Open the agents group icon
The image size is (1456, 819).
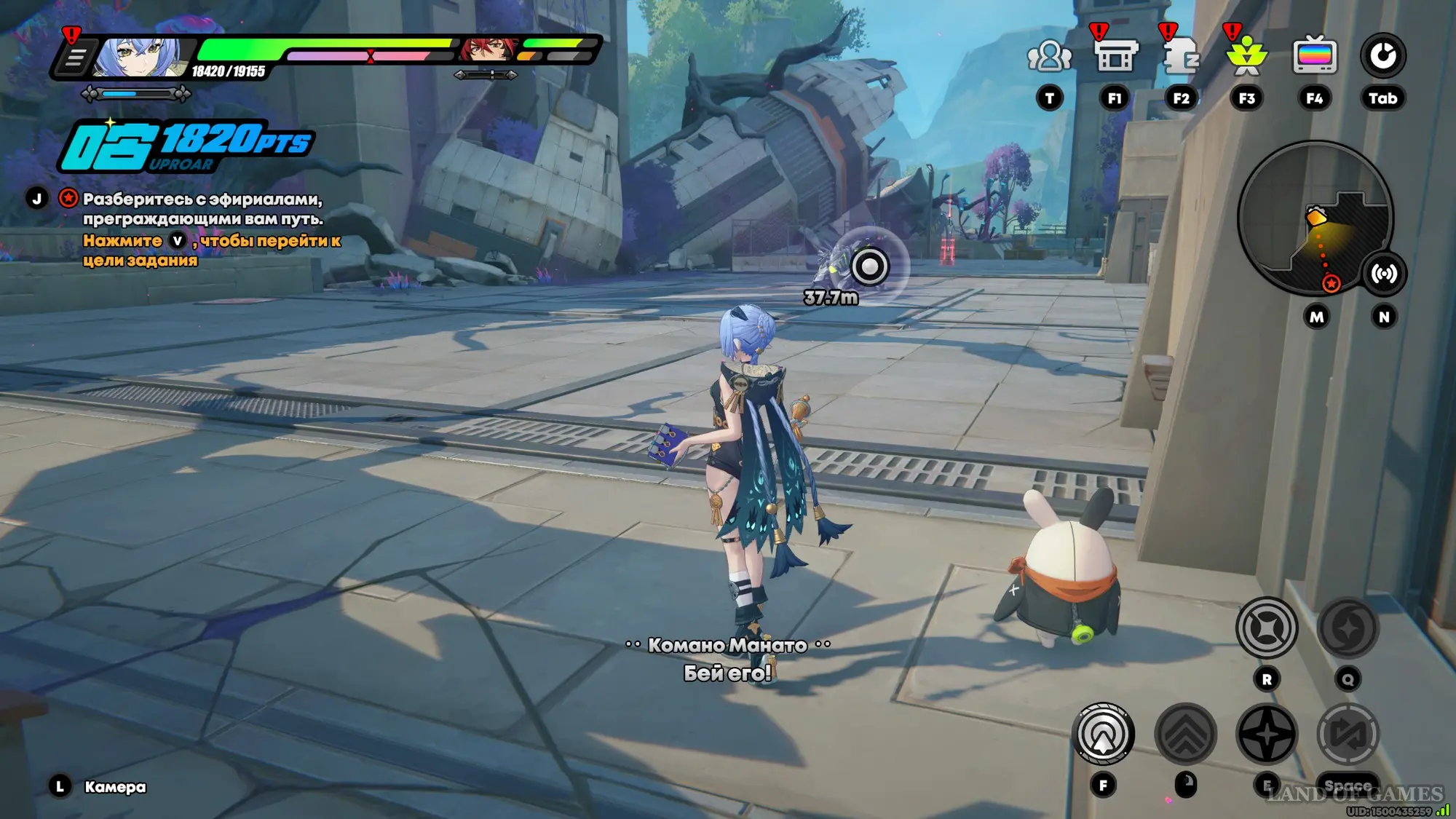pyautogui.click(x=1049, y=56)
